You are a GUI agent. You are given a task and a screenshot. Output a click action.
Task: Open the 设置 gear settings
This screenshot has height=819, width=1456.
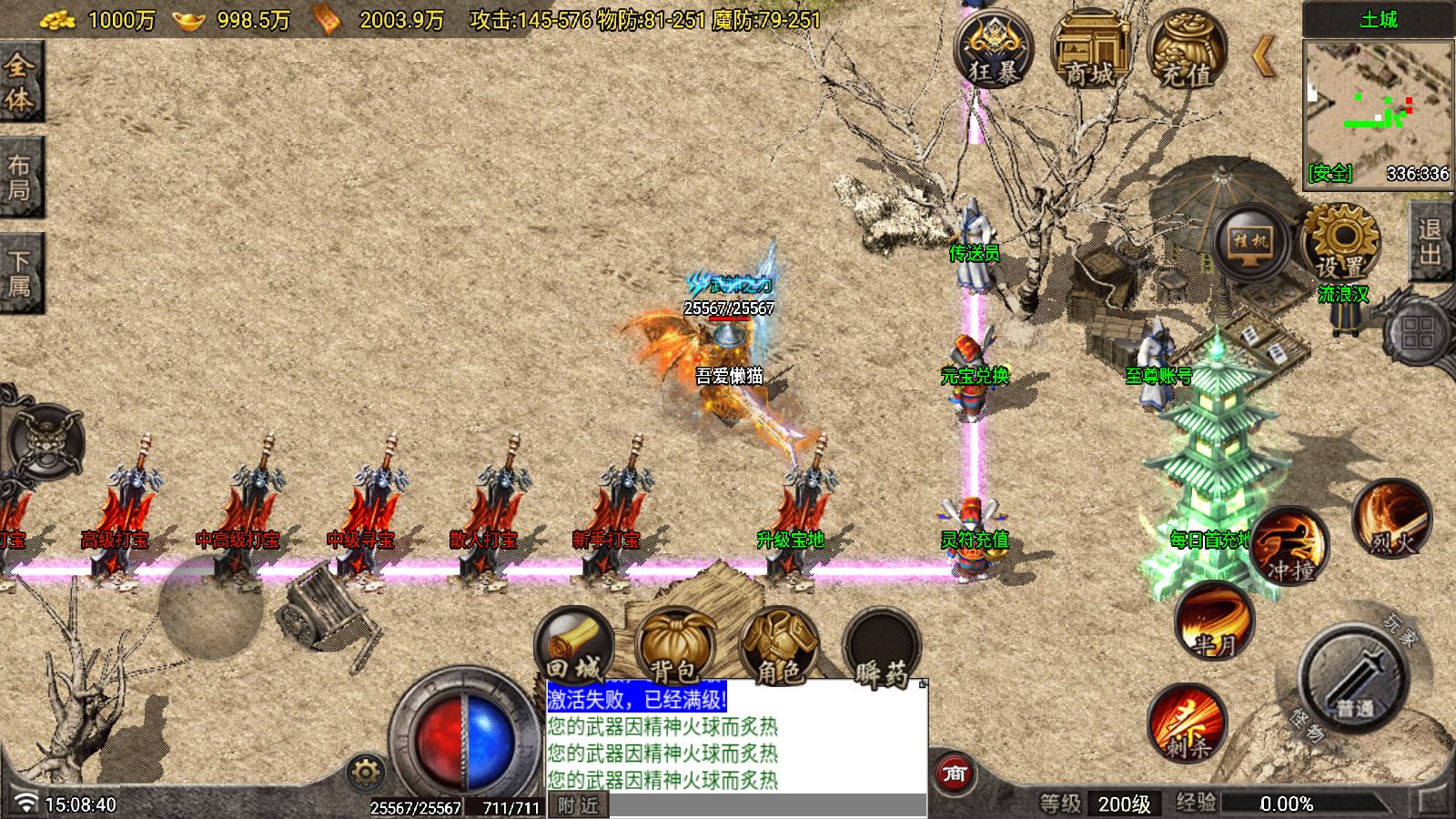pyautogui.click(x=1340, y=242)
